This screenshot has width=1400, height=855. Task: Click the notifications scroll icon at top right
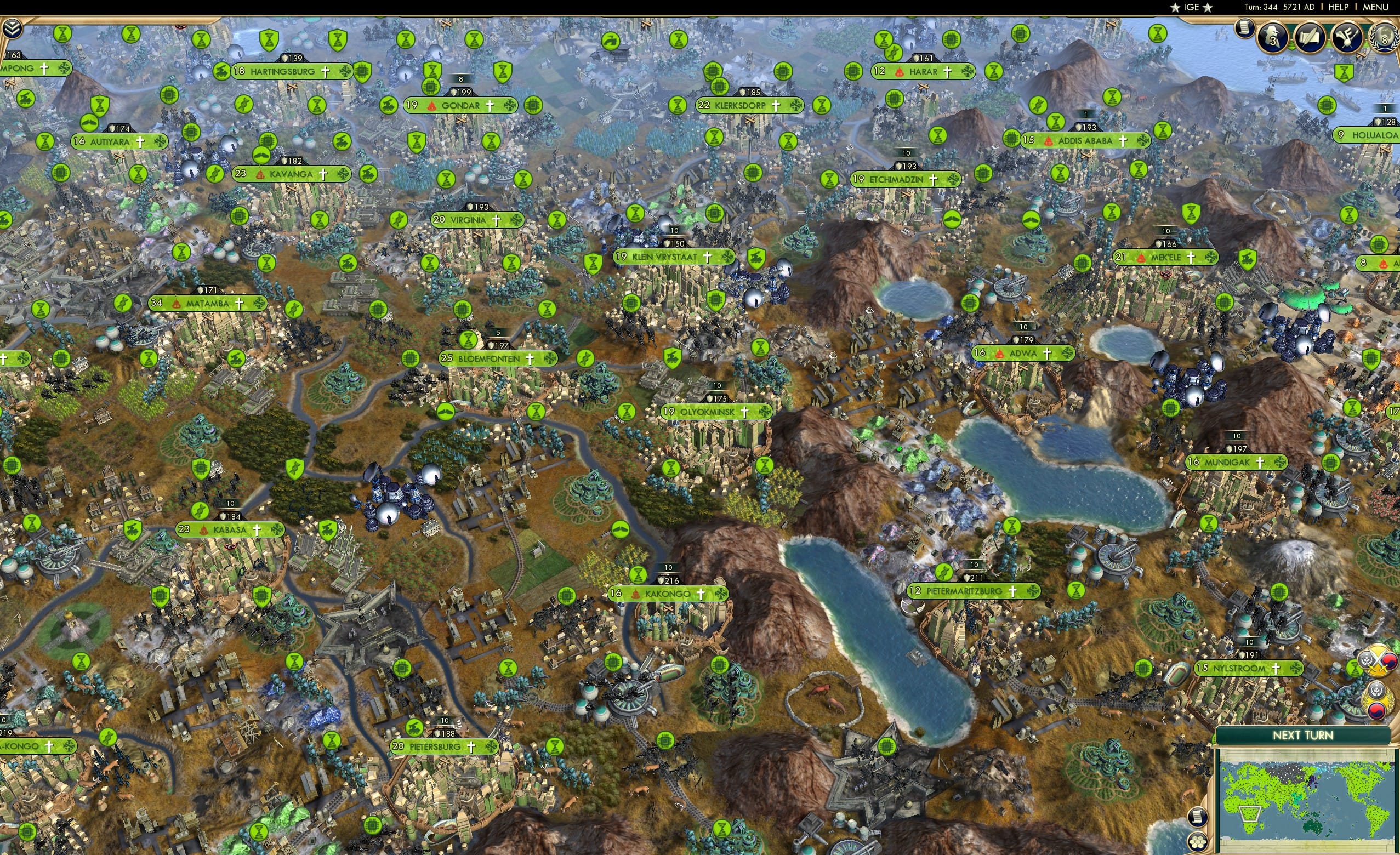[x=1244, y=30]
